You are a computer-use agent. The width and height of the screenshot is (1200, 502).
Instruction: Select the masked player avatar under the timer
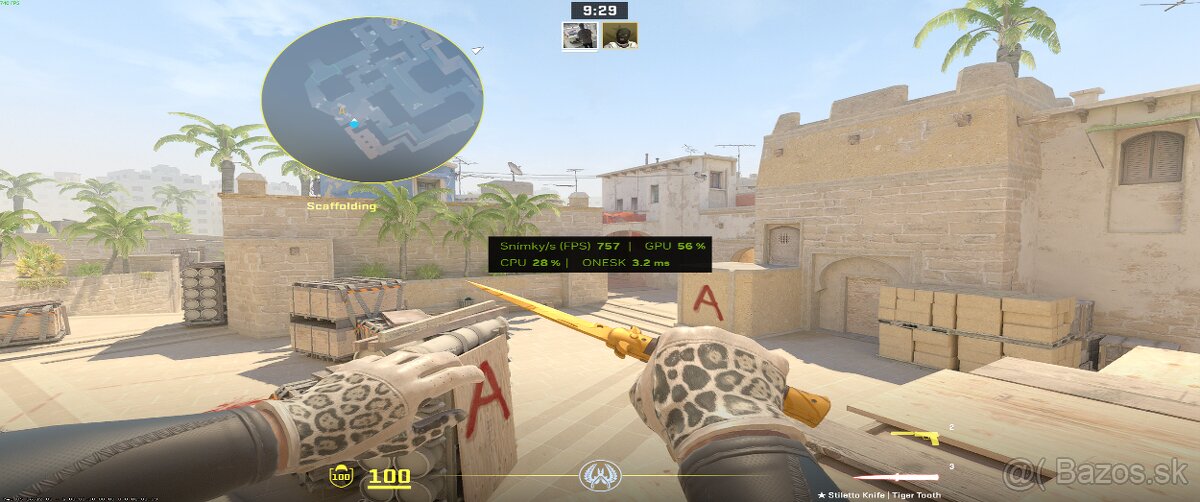620,35
